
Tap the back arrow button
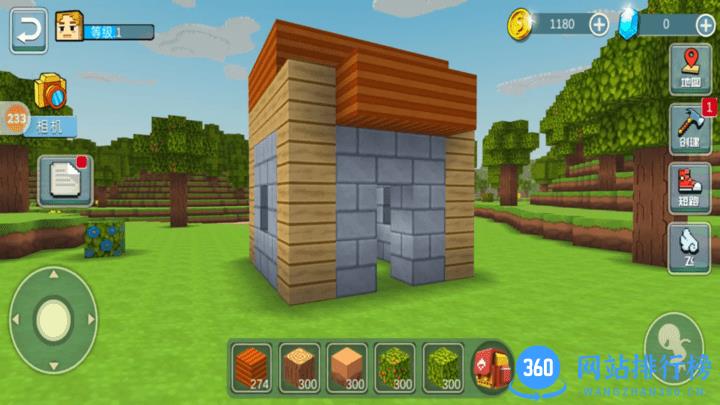(30, 32)
